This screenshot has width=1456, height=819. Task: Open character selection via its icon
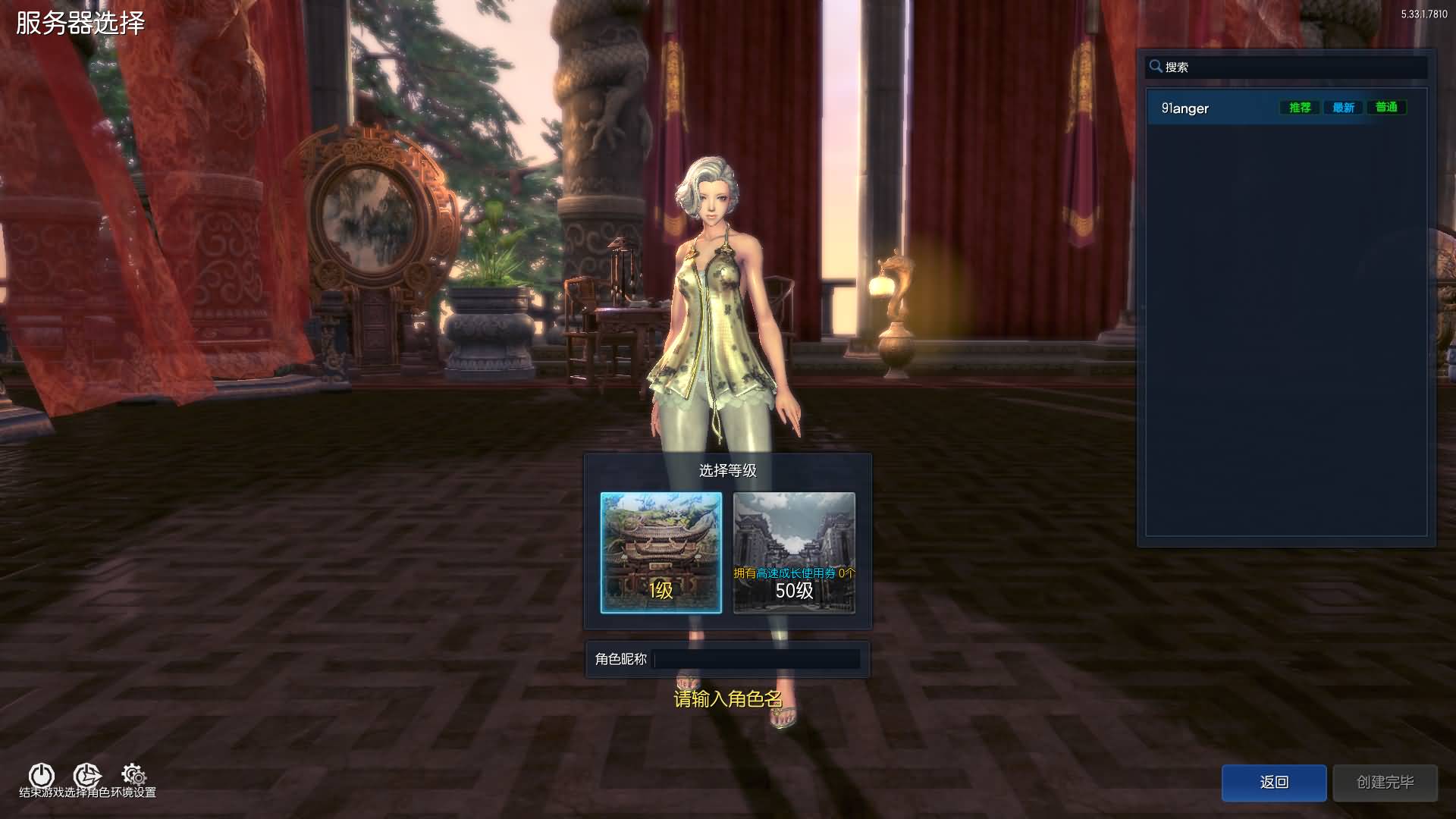coord(86,775)
